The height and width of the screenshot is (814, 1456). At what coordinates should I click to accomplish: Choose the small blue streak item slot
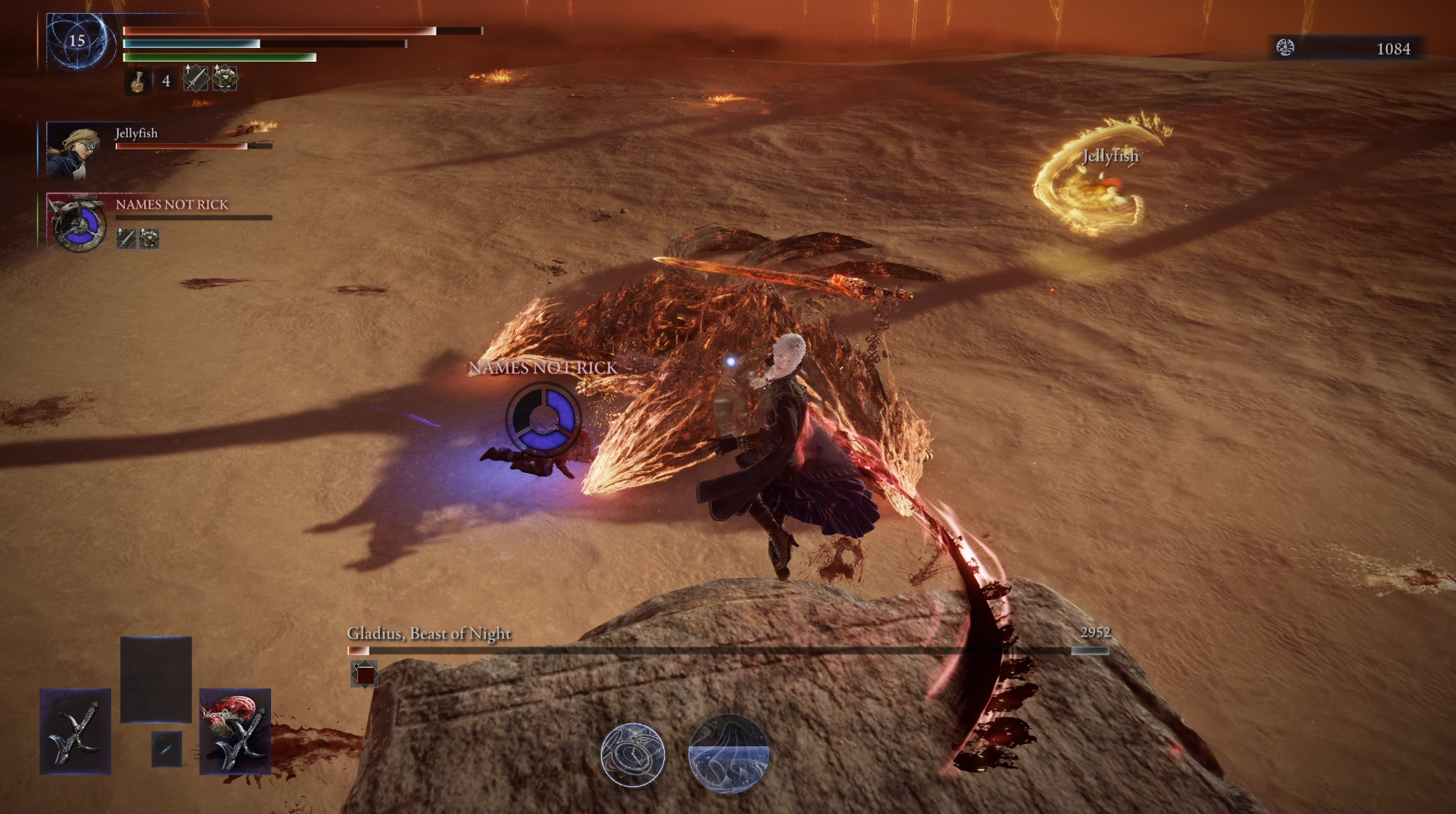[x=166, y=749]
